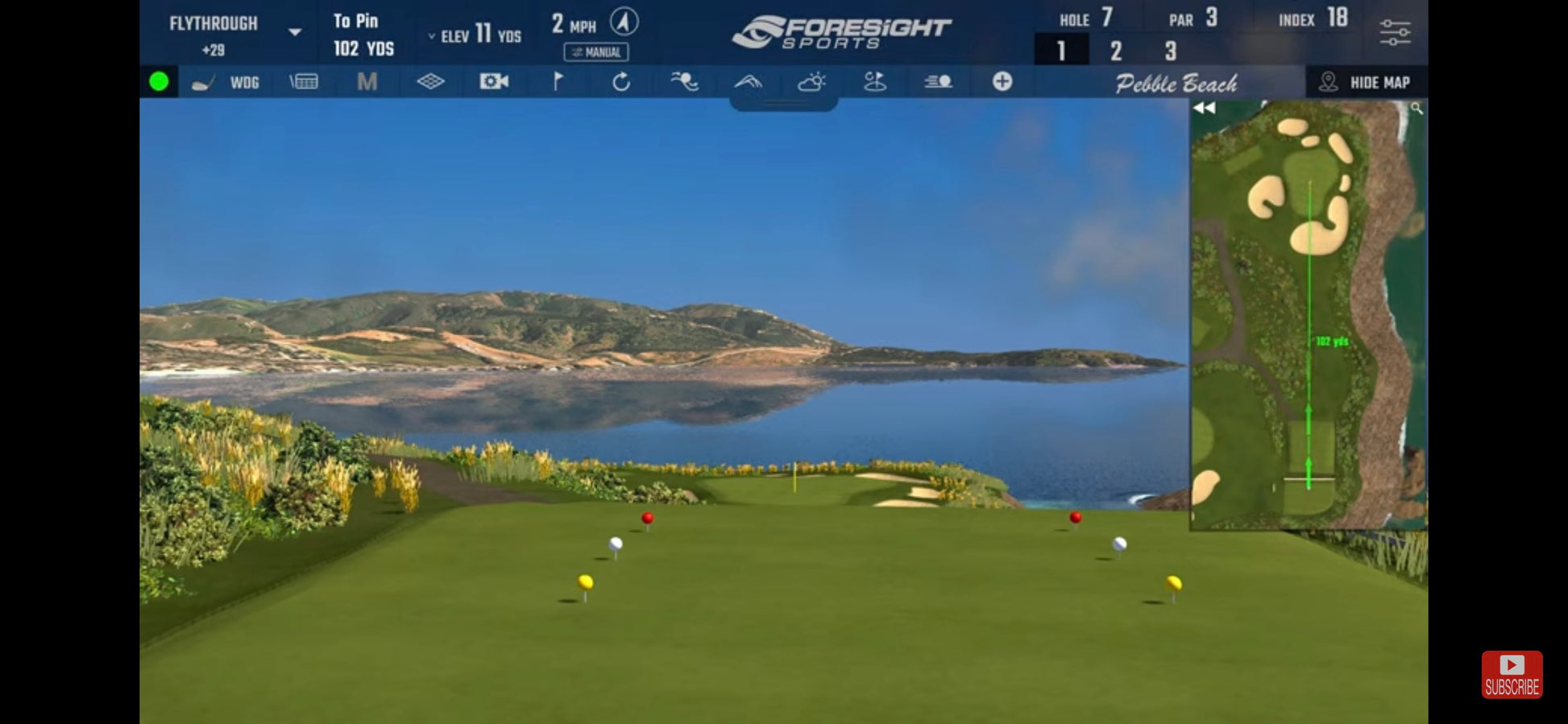Open the grid diamond icon
This screenshot has height=724, width=1568.
(430, 81)
